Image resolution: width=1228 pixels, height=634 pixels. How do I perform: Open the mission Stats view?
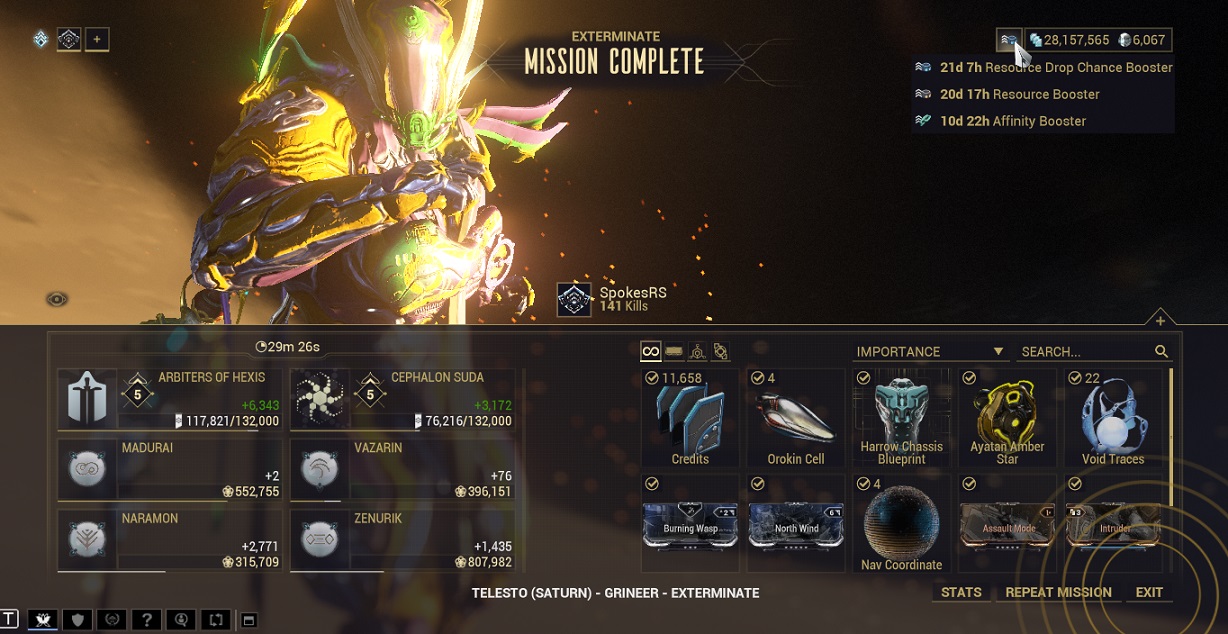point(961,592)
